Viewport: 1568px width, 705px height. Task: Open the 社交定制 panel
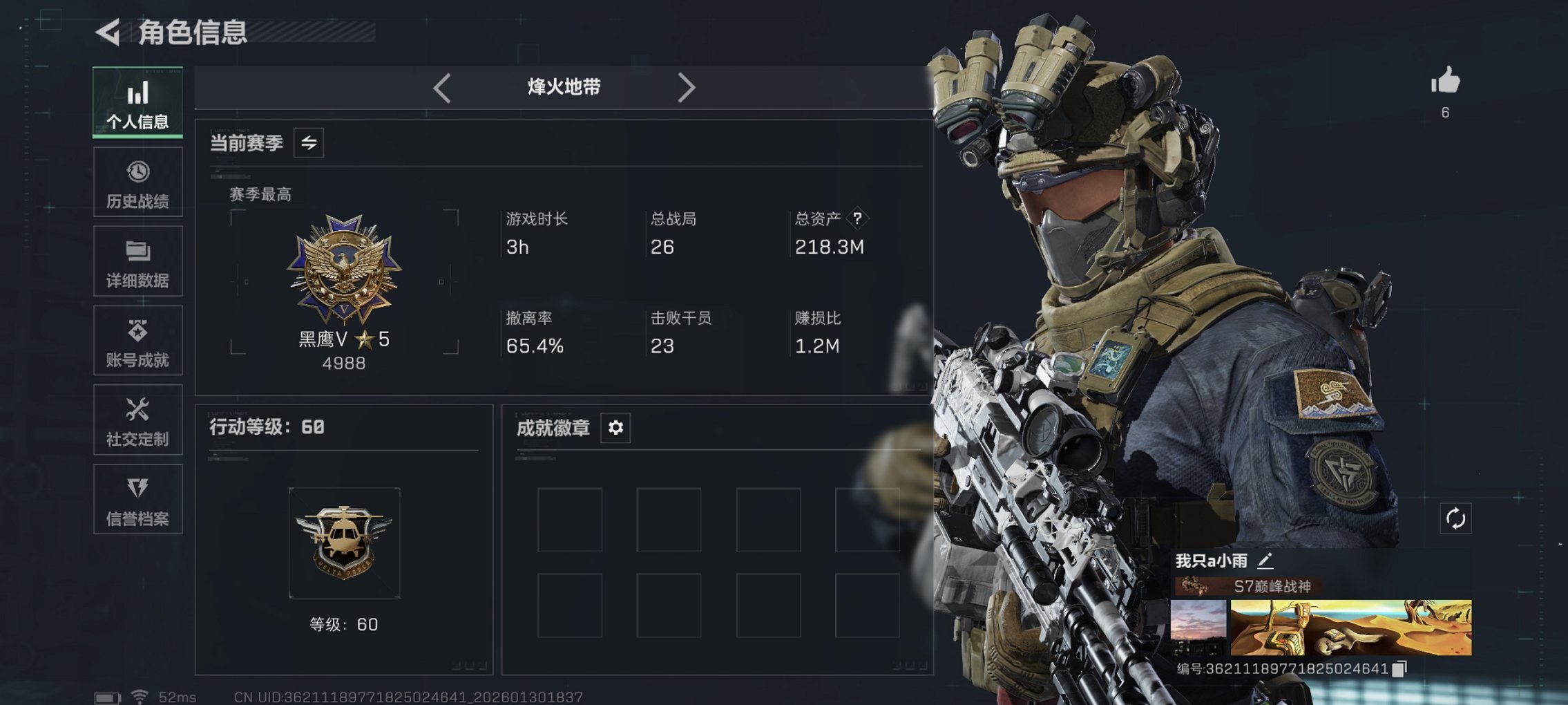click(x=137, y=420)
